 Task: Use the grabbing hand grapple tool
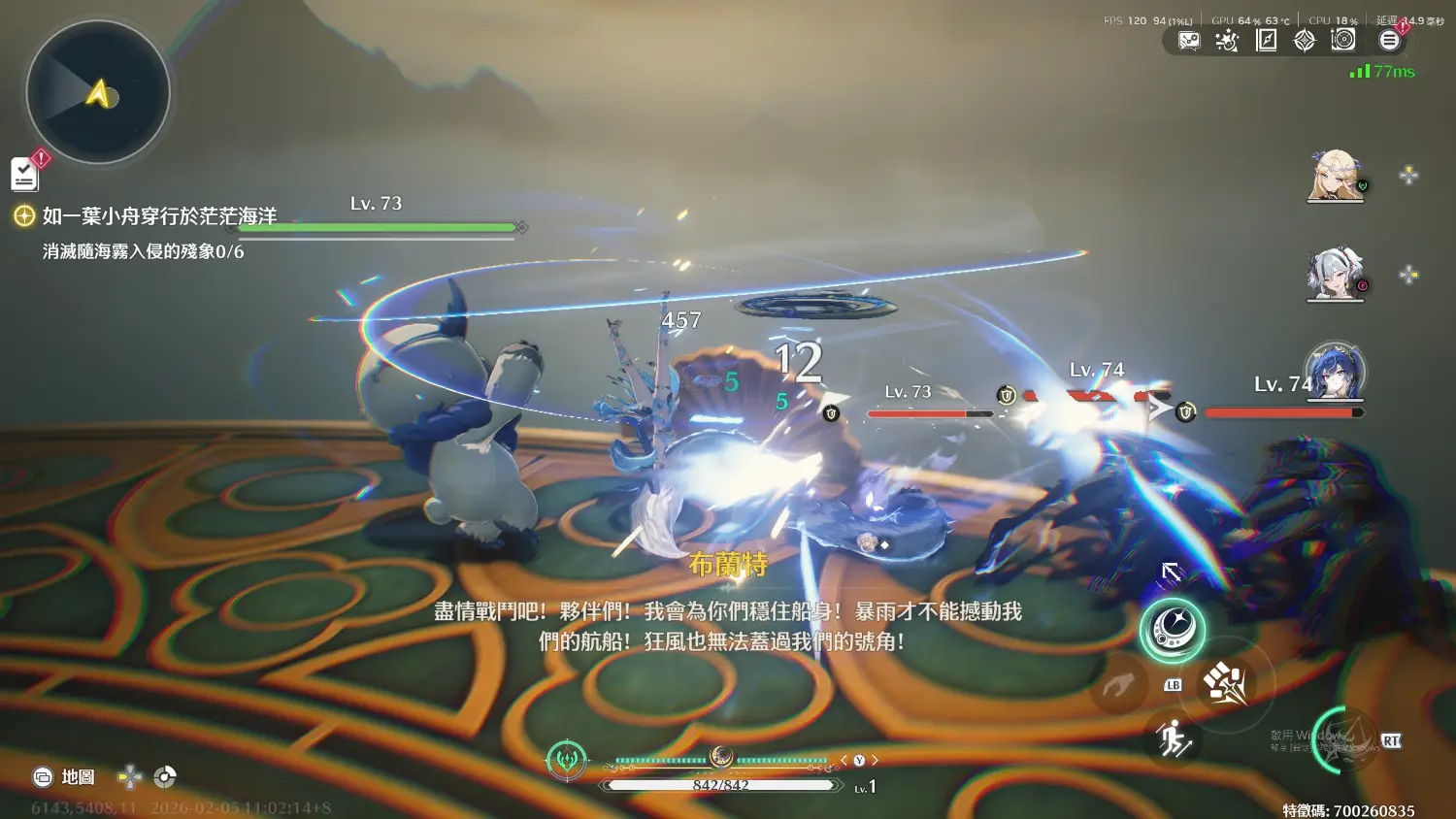[1118, 687]
